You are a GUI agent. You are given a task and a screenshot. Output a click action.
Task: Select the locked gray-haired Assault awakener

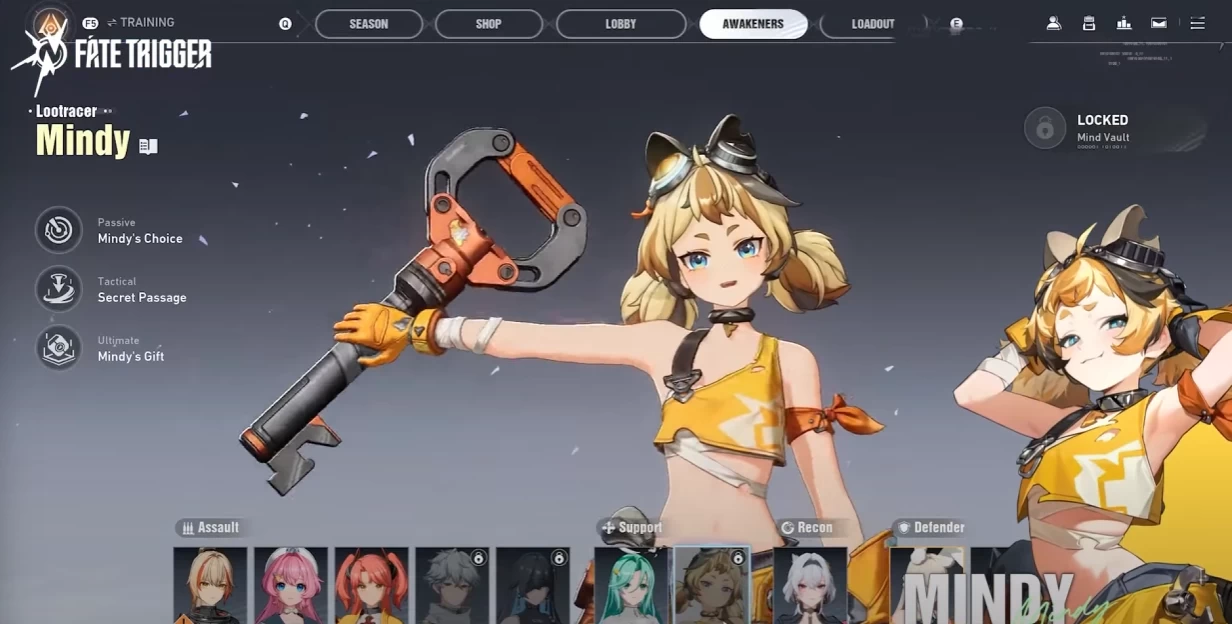pyautogui.click(x=452, y=585)
